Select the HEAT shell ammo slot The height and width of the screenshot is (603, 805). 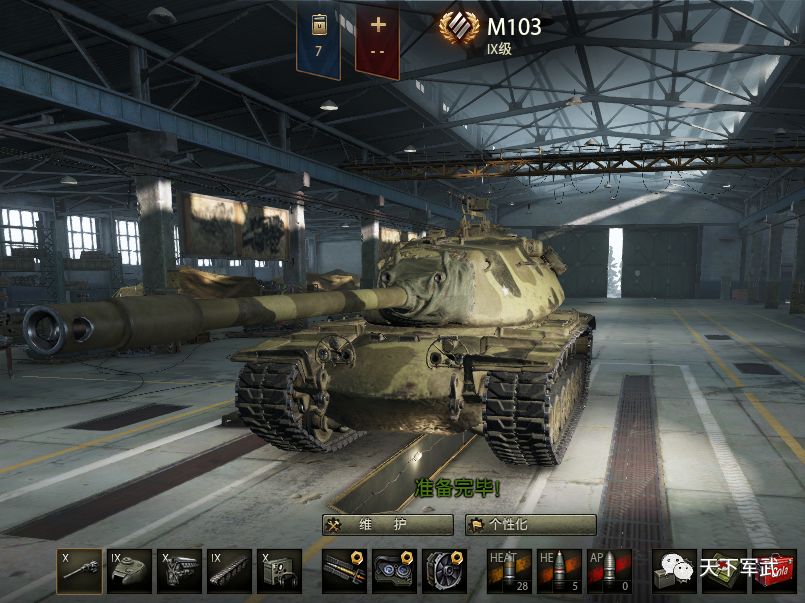(x=509, y=571)
